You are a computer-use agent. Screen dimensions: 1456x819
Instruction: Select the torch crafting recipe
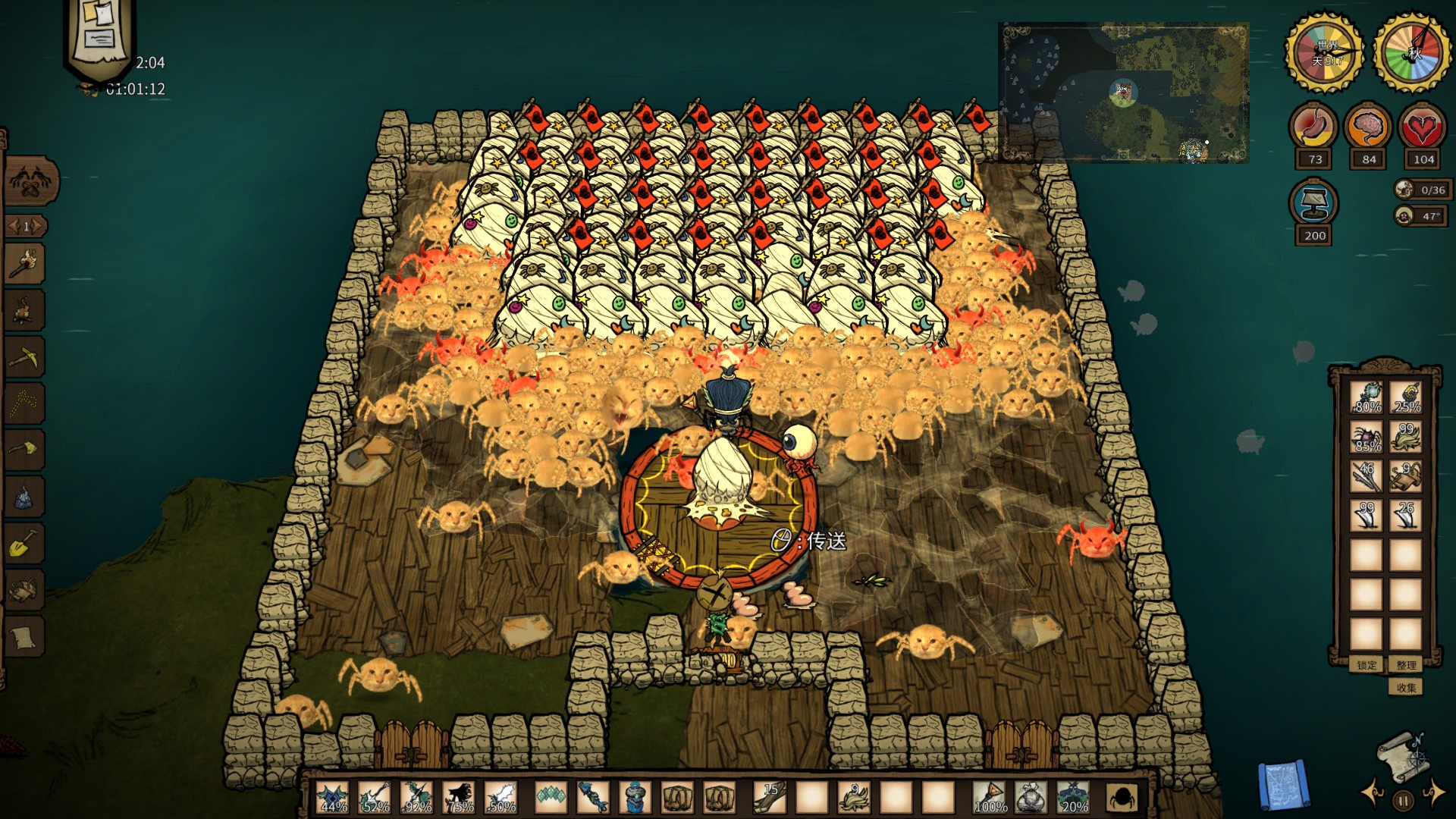(x=25, y=264)
